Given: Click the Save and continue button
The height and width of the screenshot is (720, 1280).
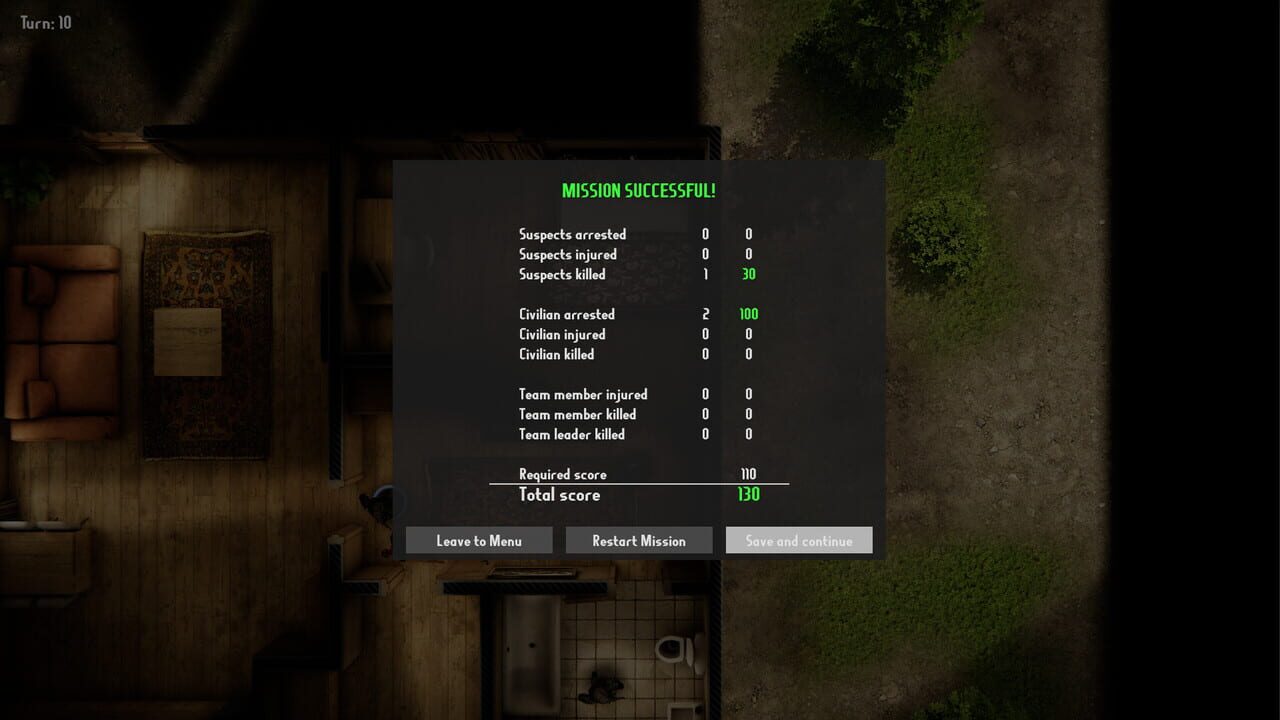Looking at the screenshot, I should click(x=798, y=540).
